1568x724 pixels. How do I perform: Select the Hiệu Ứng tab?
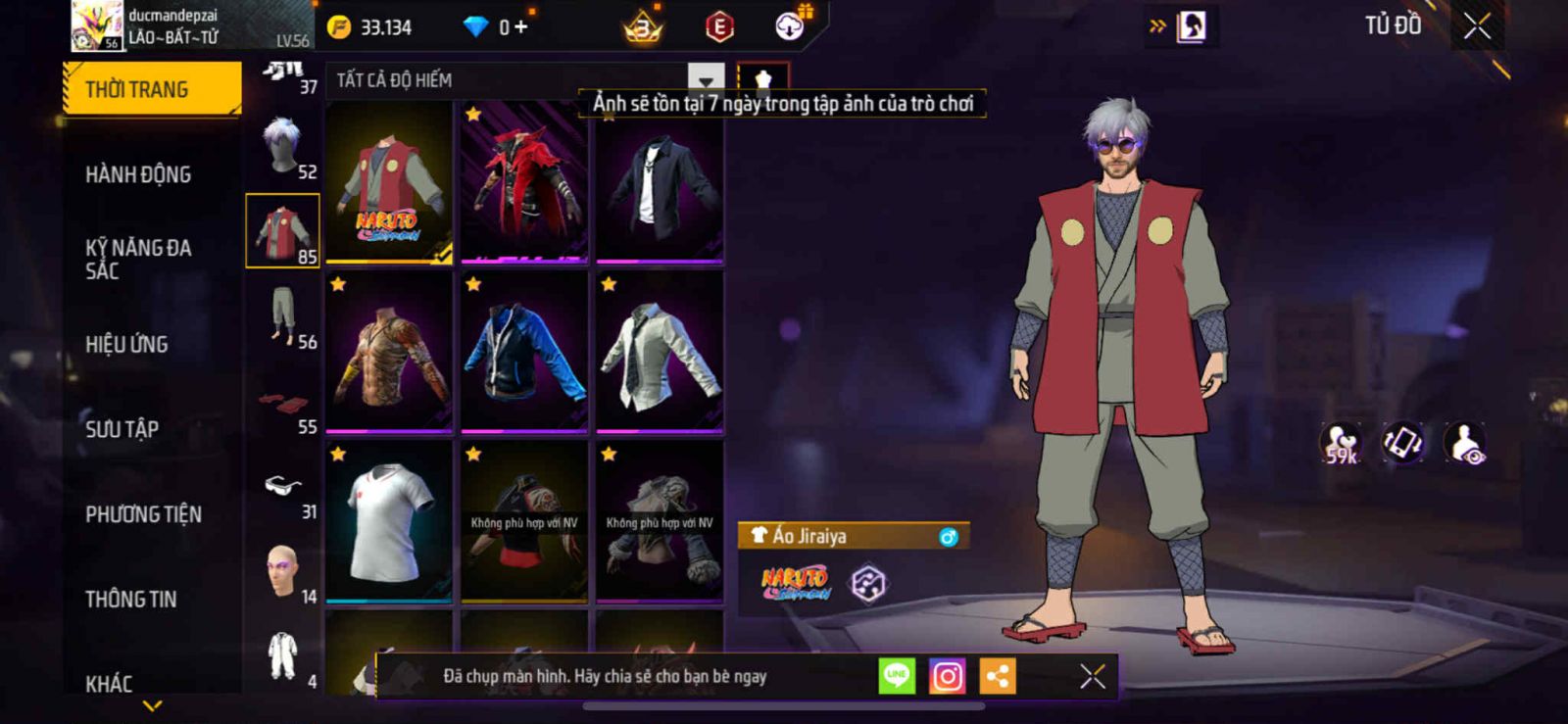126,344
